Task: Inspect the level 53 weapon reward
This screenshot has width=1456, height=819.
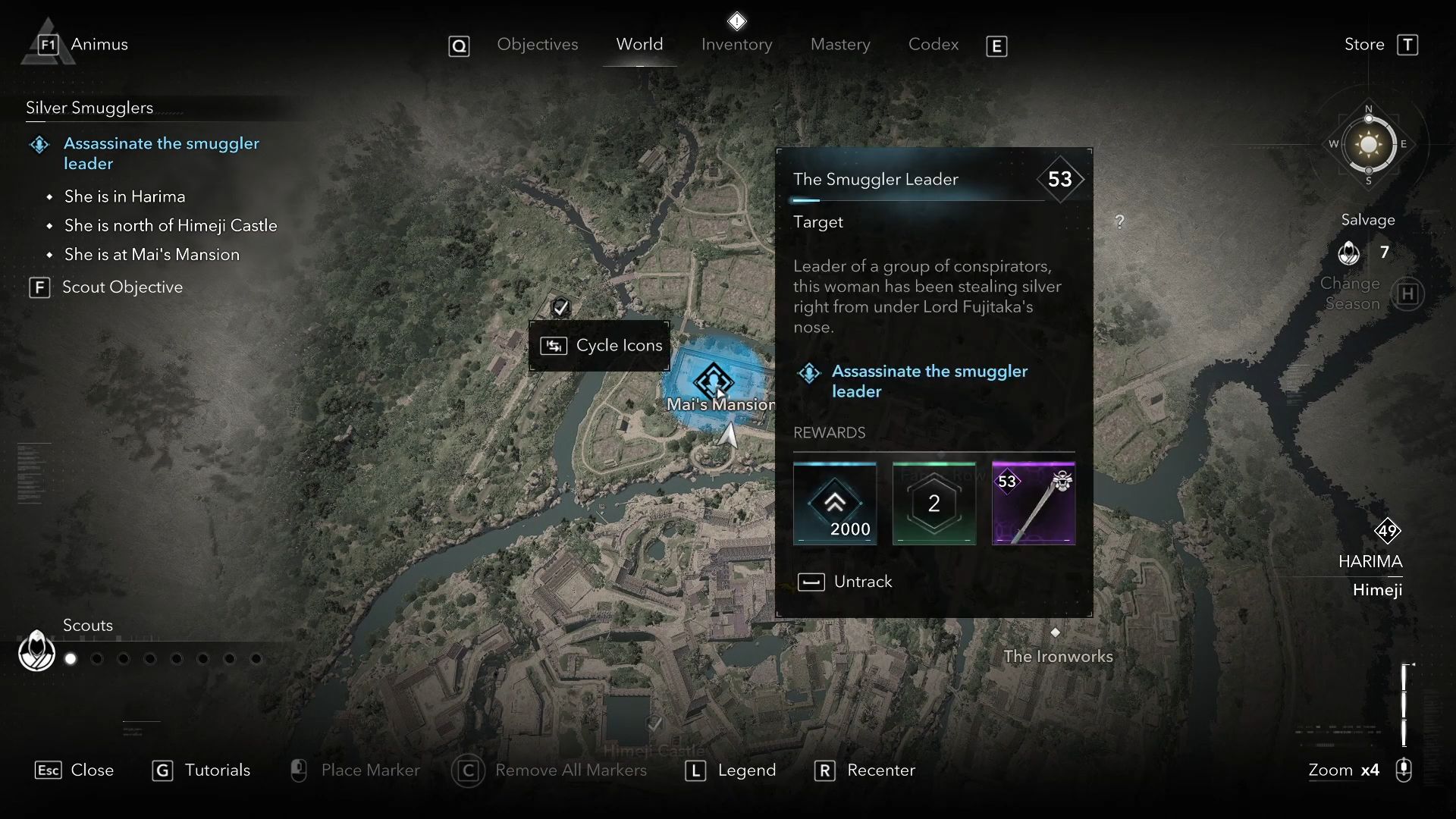Action: [x=1033, y=504]
